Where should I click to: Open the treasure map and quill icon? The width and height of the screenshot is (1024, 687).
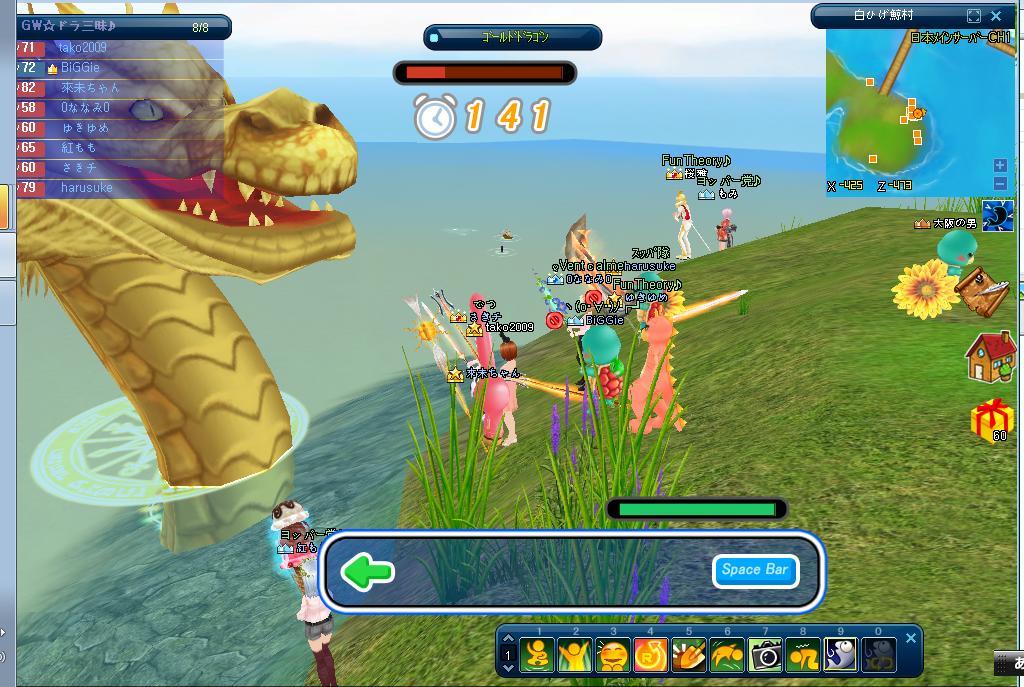point(982,286)
